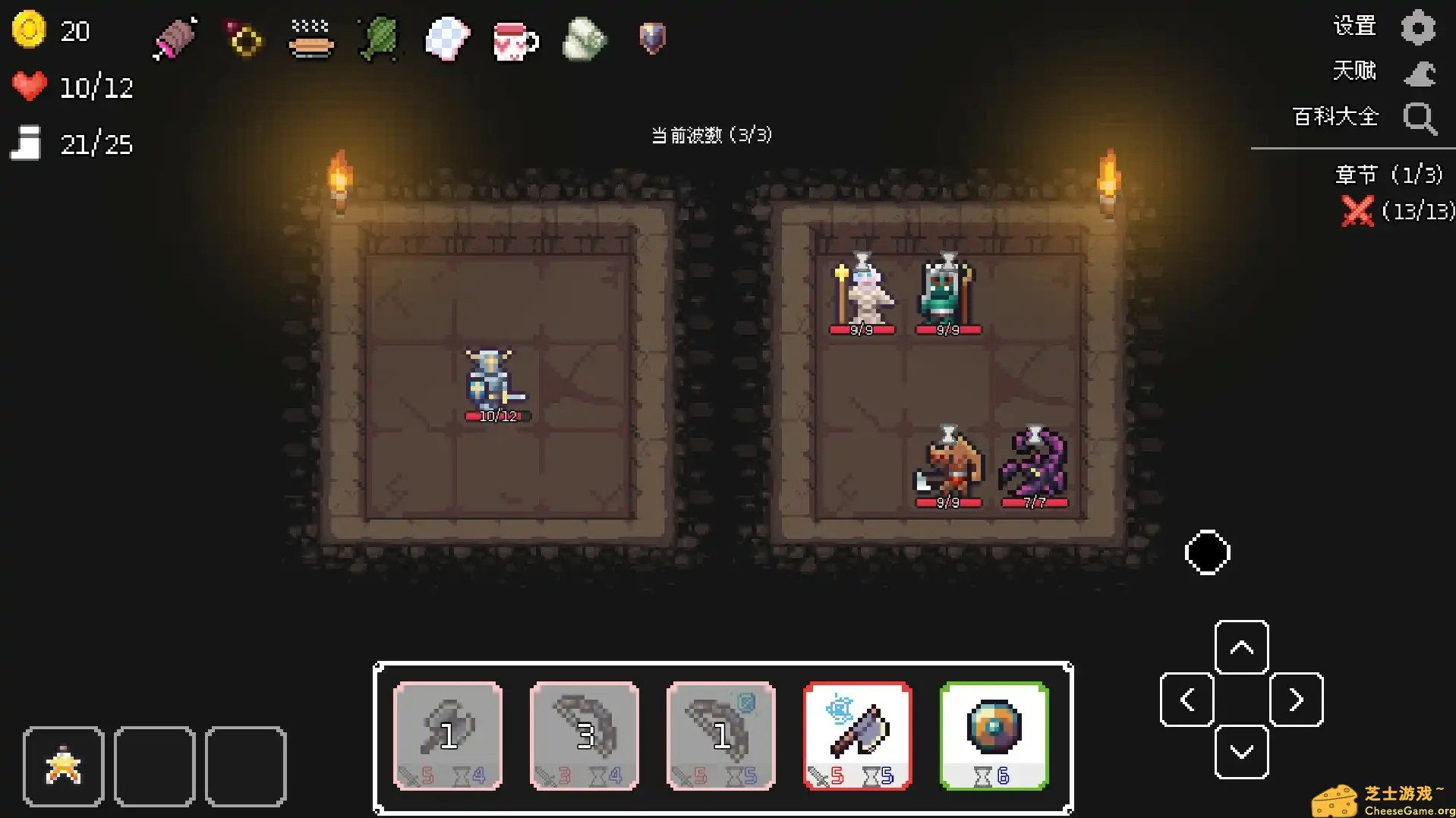The width and height of the screenshot is (1456, 818).
Task: Select the green fish item icon
Action: 377,39
